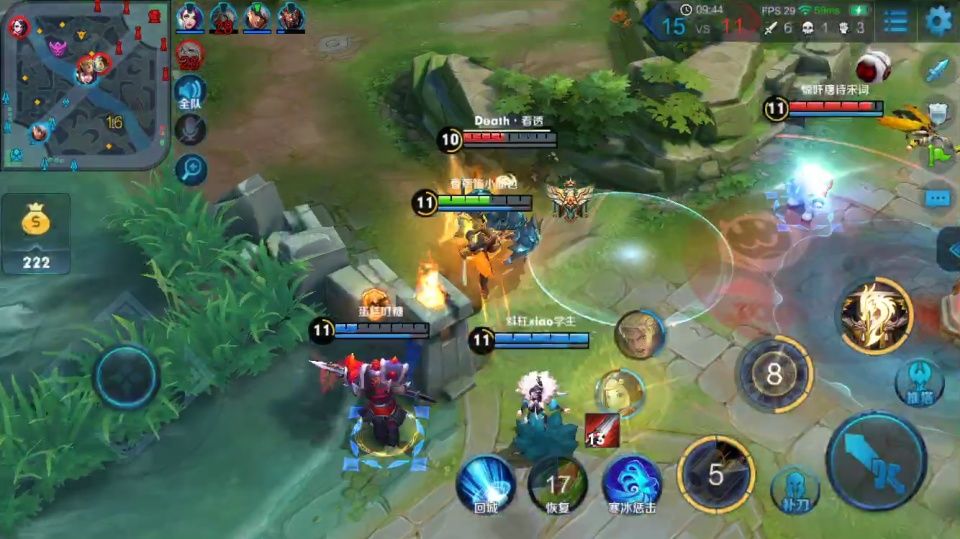
Task: Toggle the 全队 team voice speaker
Action: 190,92
